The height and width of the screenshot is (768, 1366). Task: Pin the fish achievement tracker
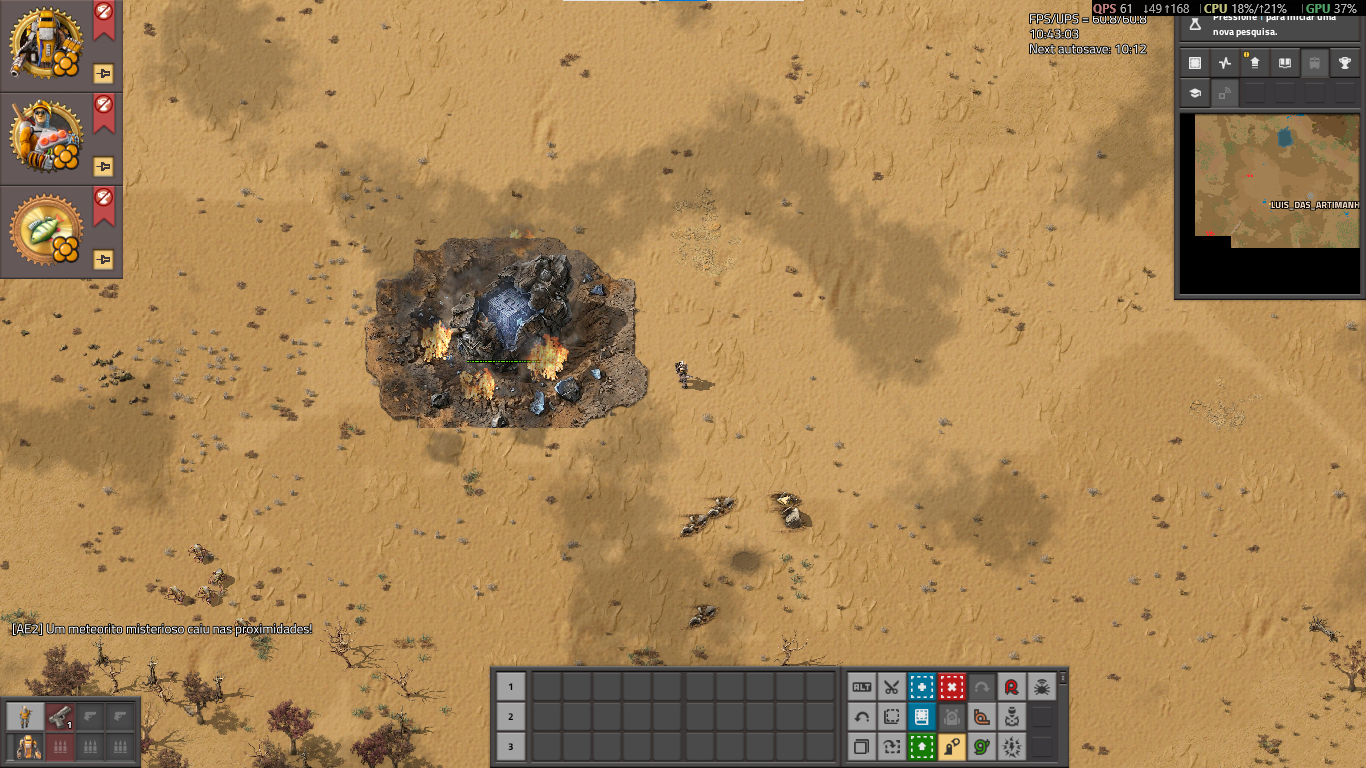point(102,259)
